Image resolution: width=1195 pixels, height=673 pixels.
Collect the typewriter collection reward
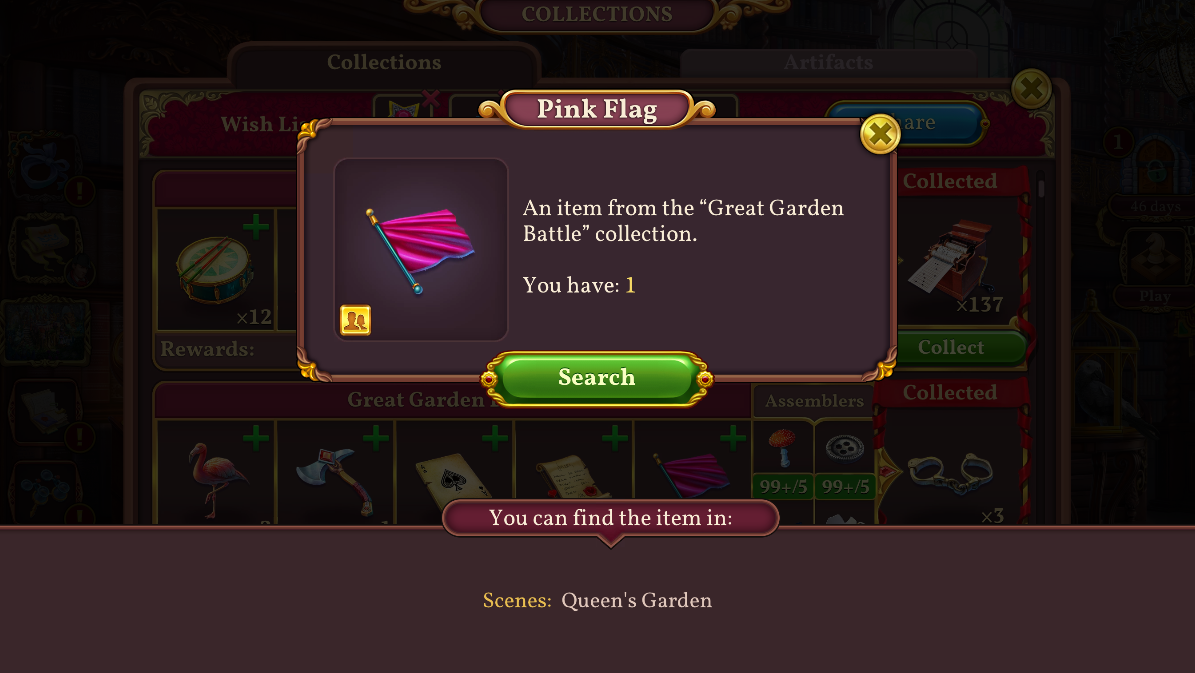click(951, 348)
